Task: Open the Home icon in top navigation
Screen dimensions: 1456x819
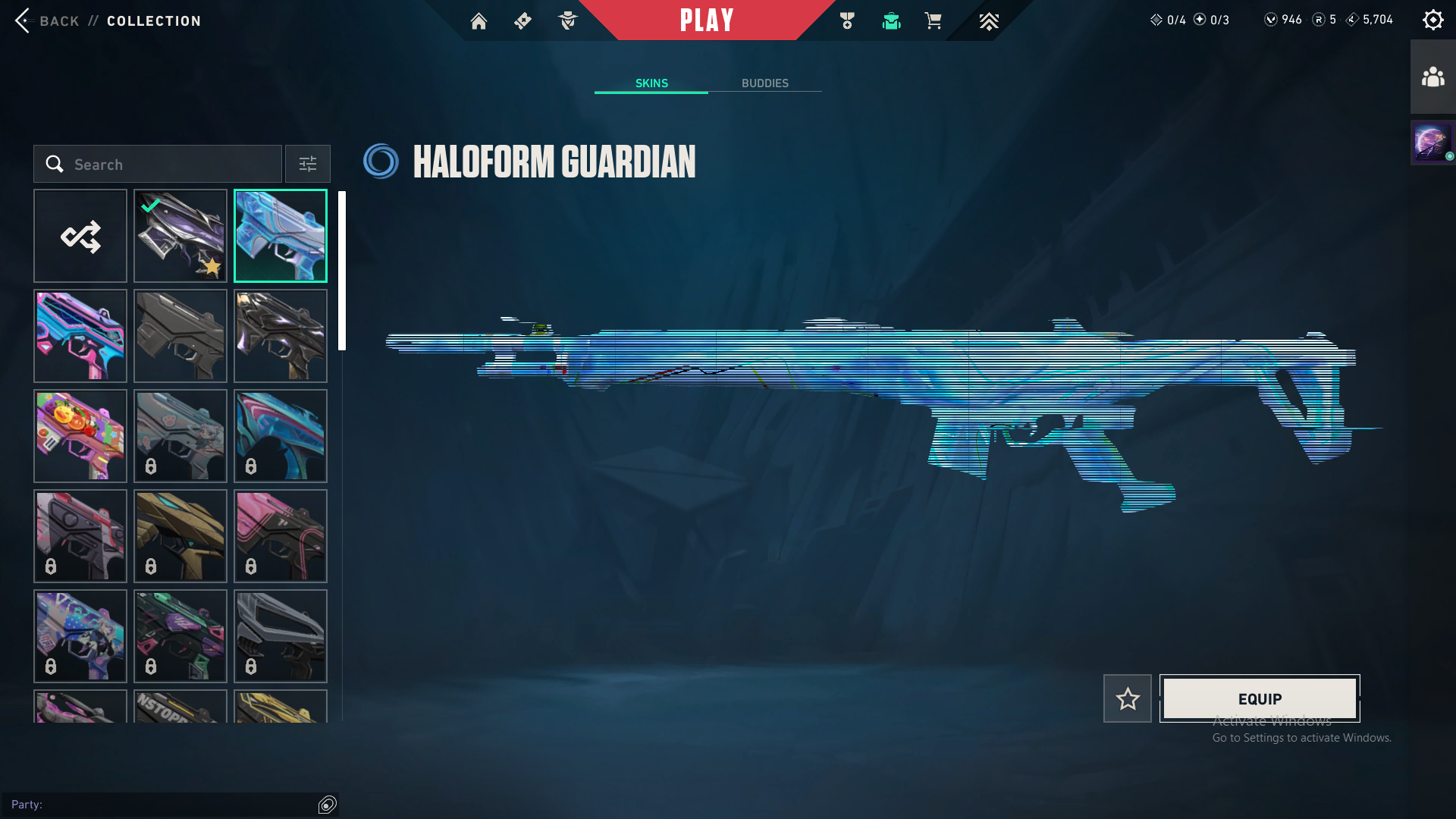Action: (479, 21)
